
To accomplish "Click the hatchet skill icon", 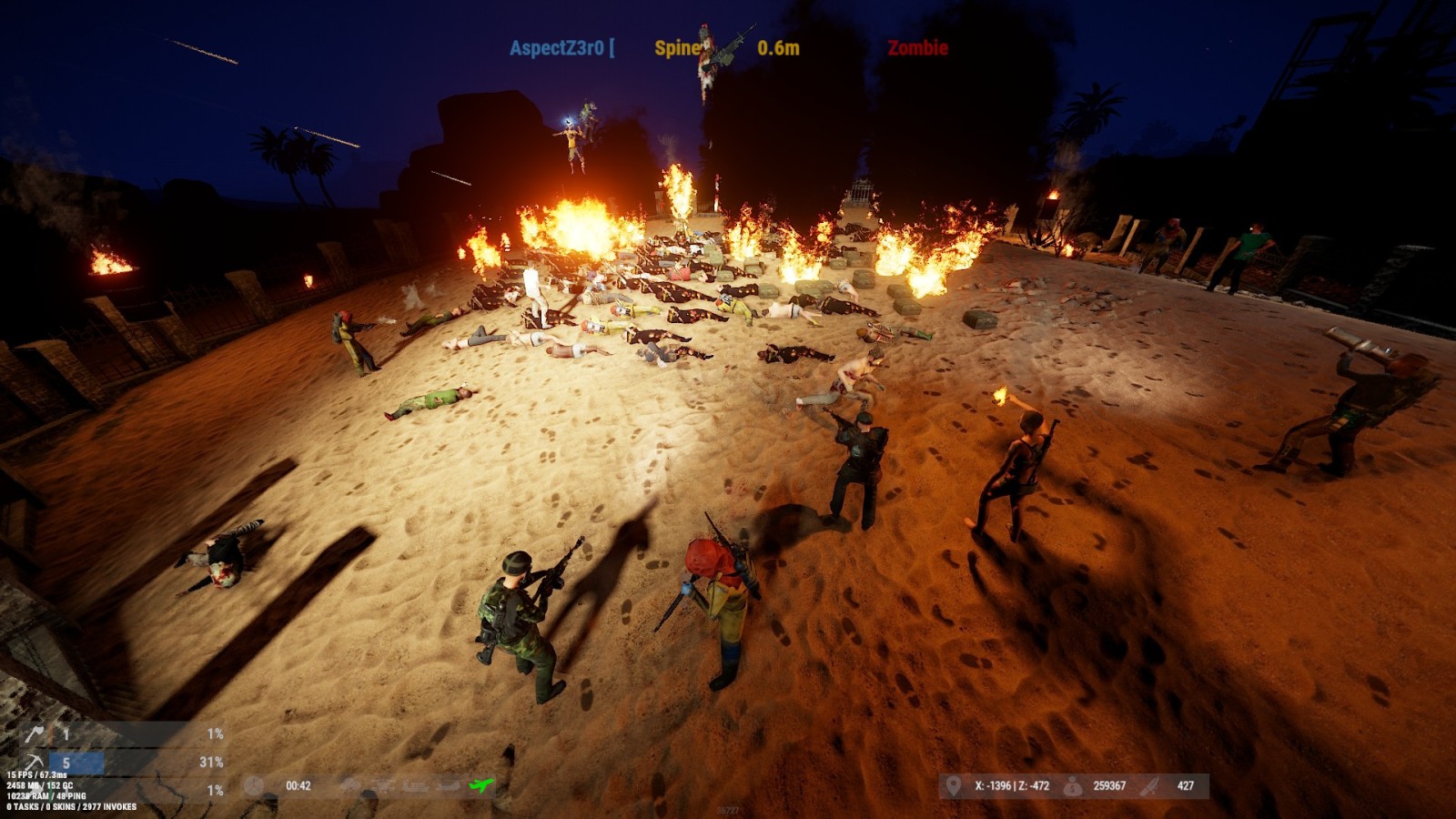I will point(35,733).
